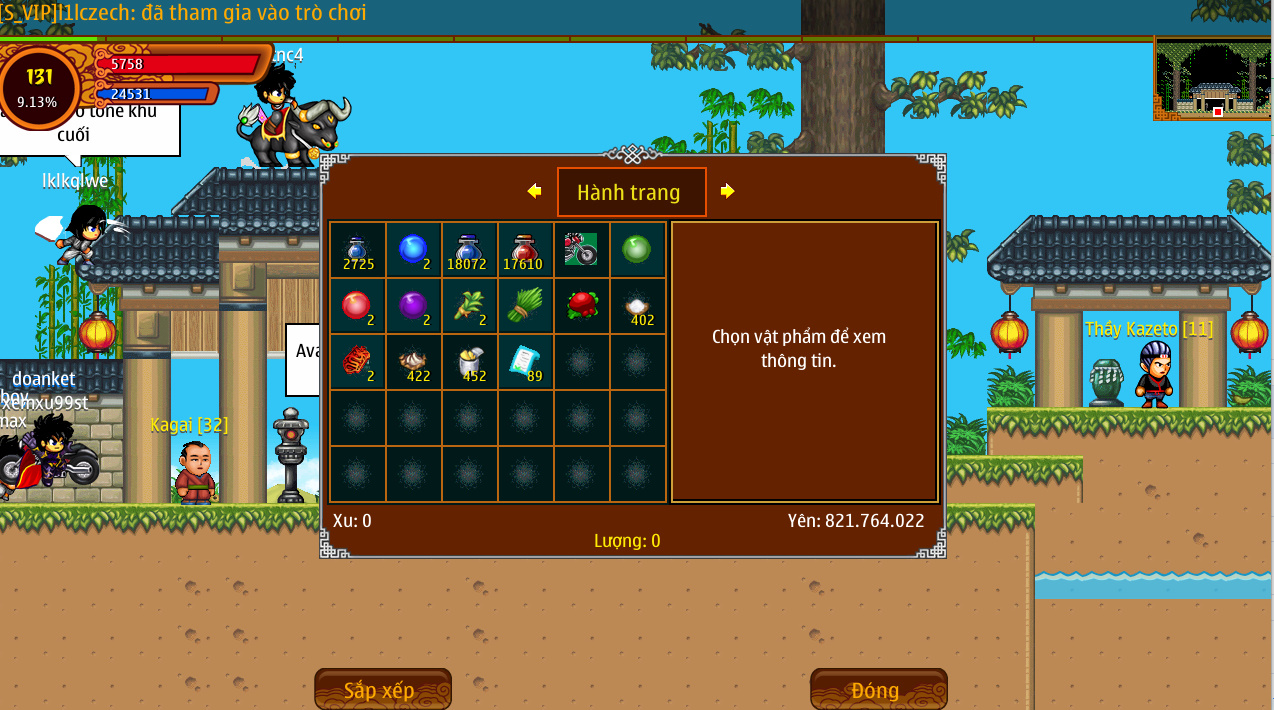Select the bundled green grass item
Screen dimensions: 1274x710
[x=525, y=305]
